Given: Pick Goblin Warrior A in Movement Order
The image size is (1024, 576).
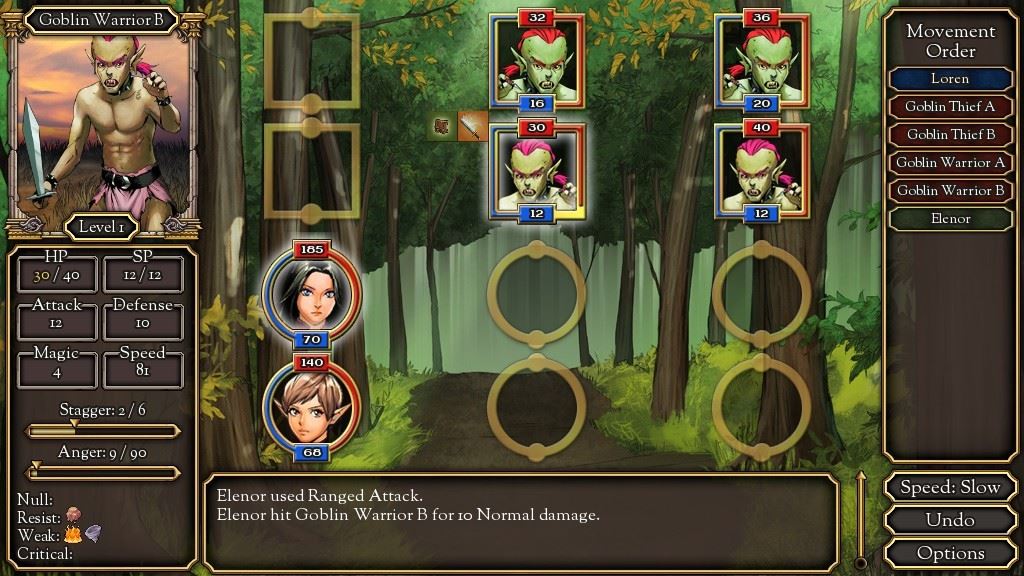Looking at the screenshot, I should 949,163.
